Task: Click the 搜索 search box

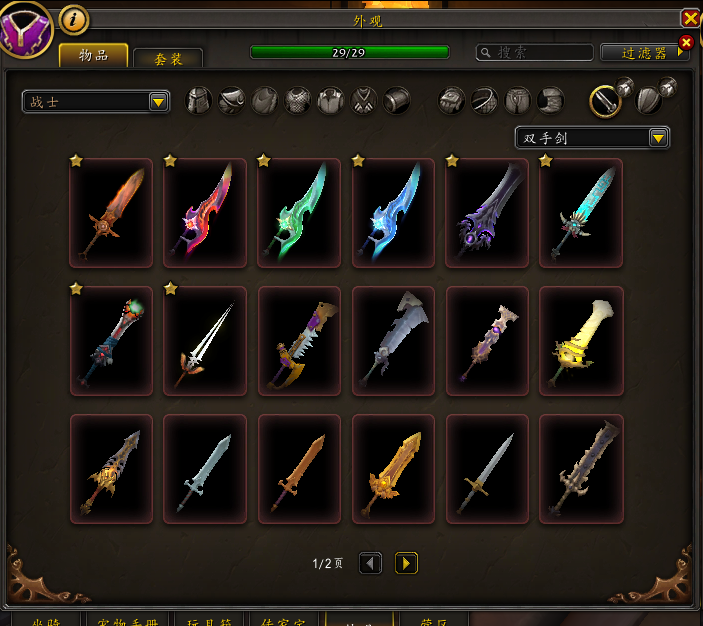Action: pyautogui.click(x=534, y=52)
